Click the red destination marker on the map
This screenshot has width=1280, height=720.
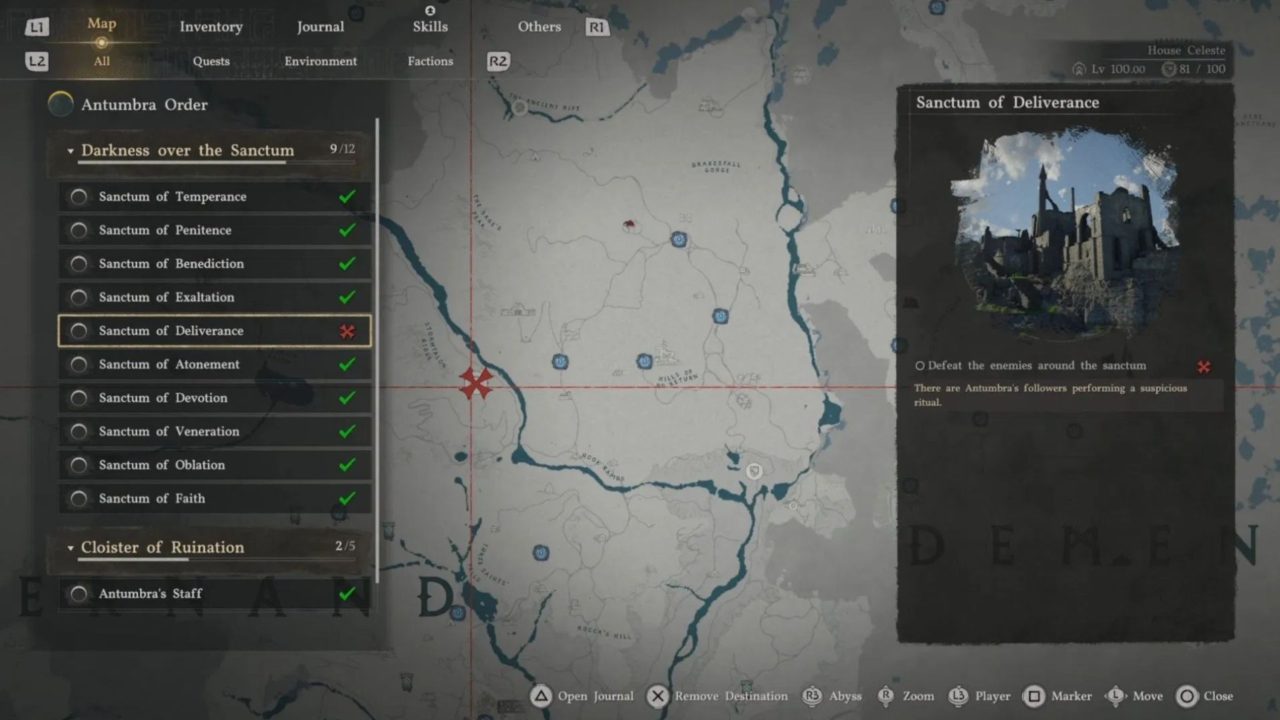pyautogui.click(x=476, y=385)
